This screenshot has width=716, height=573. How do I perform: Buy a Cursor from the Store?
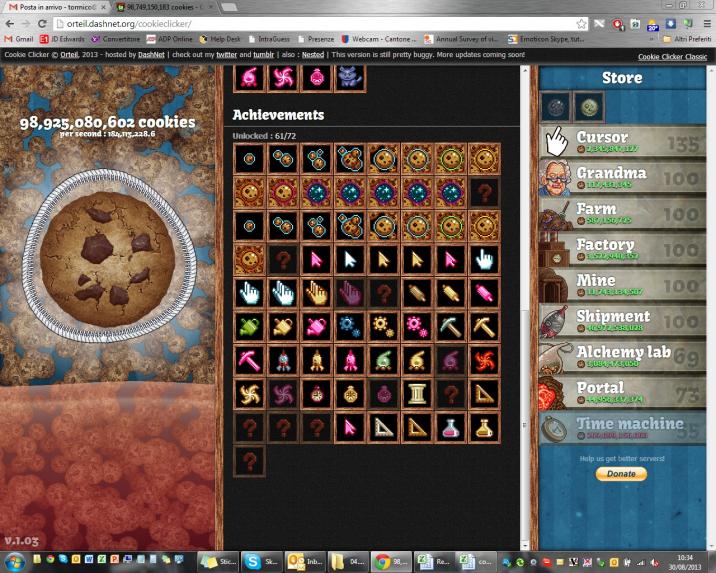tap(622, 142)
